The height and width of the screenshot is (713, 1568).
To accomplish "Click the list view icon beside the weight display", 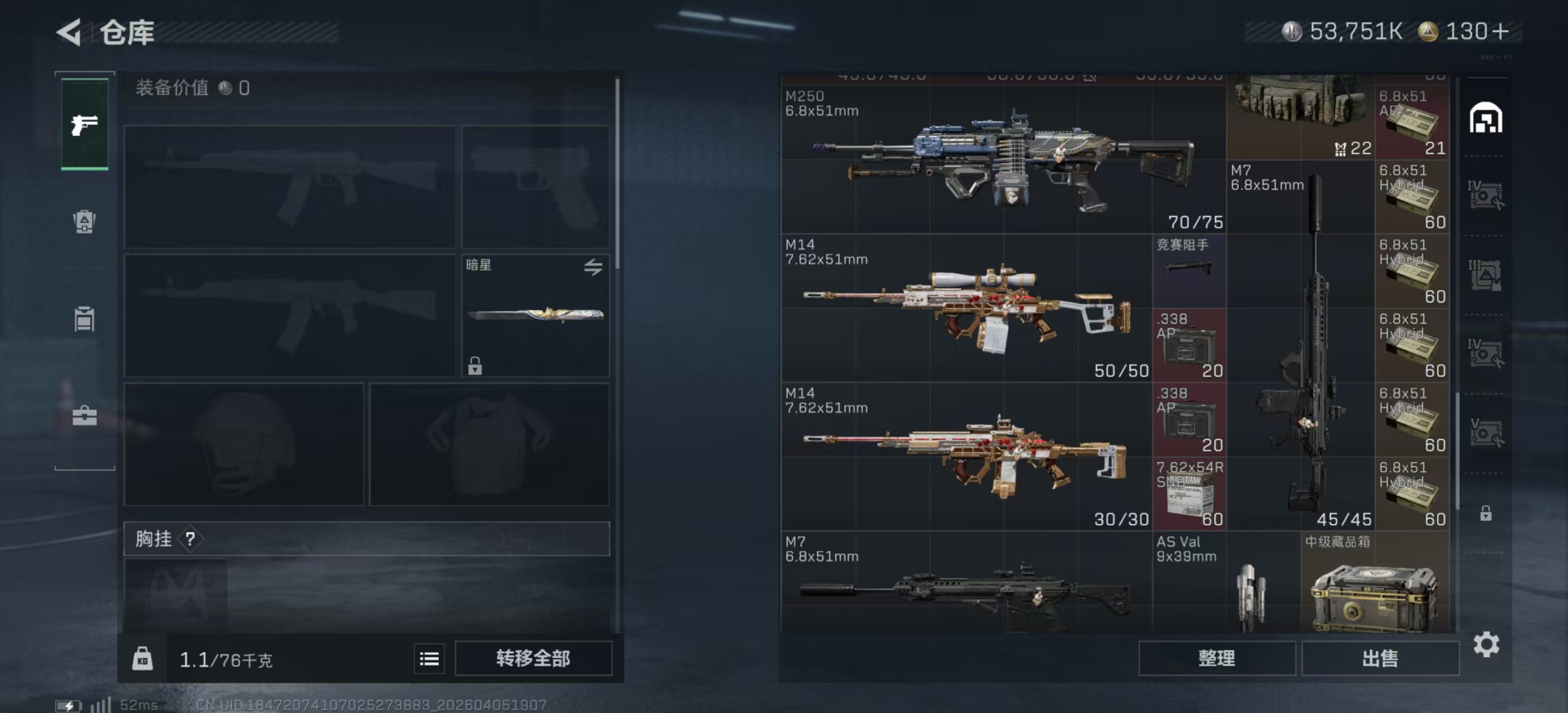I will point(429,659).
